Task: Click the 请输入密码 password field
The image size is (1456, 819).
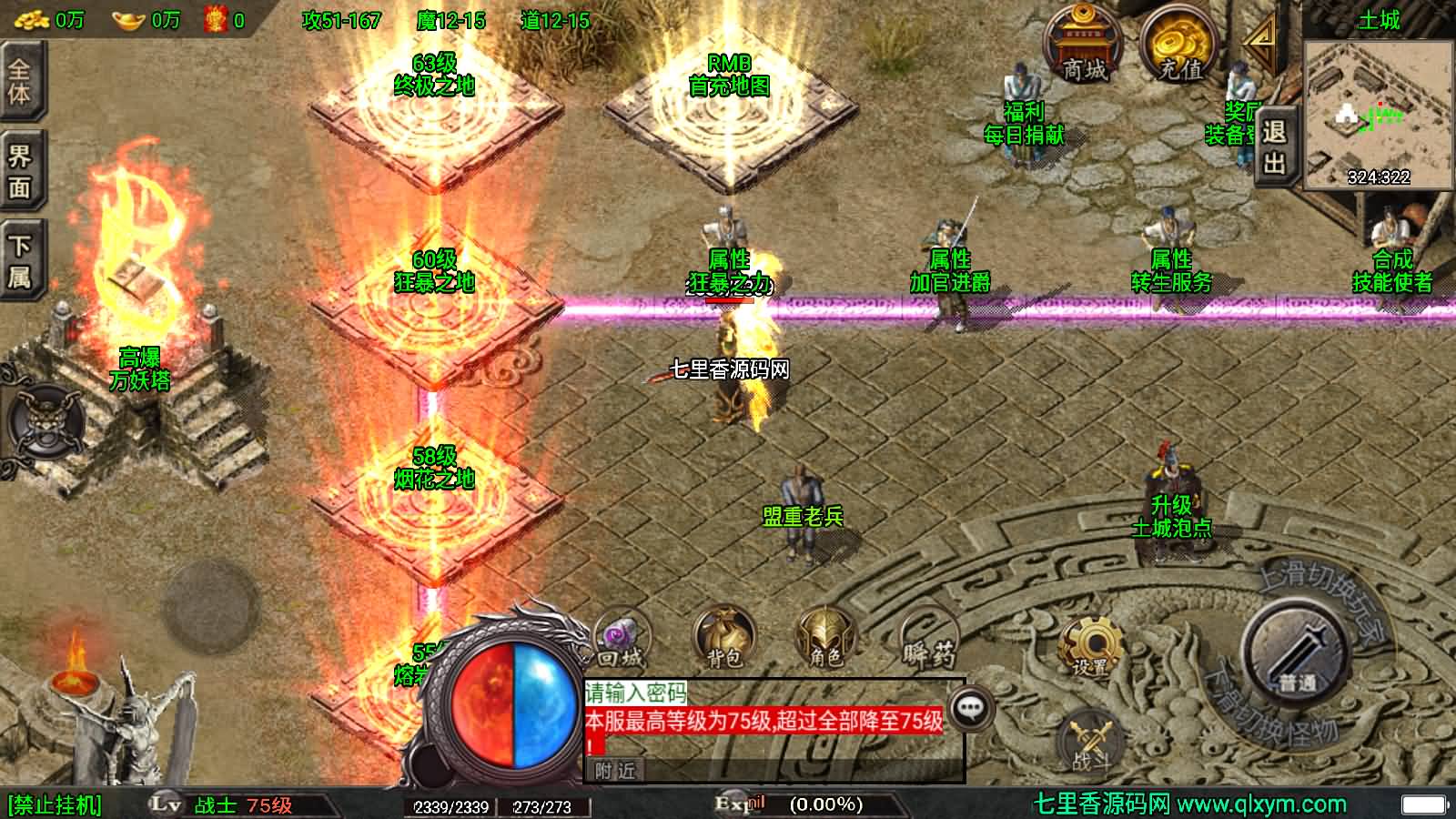Action: click(637, 693)
